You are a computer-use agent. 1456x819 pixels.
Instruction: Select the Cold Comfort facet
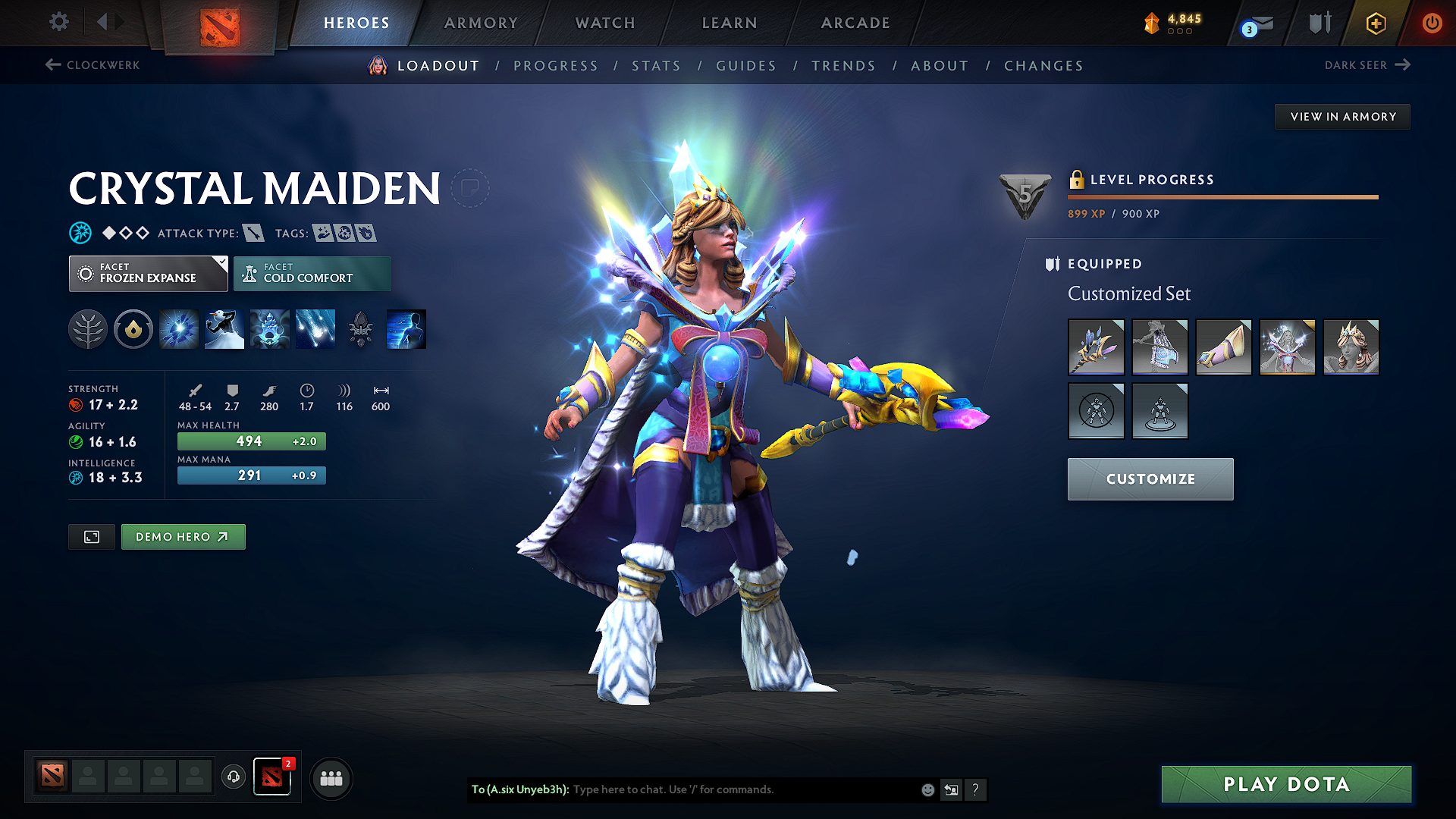[312, 273]
